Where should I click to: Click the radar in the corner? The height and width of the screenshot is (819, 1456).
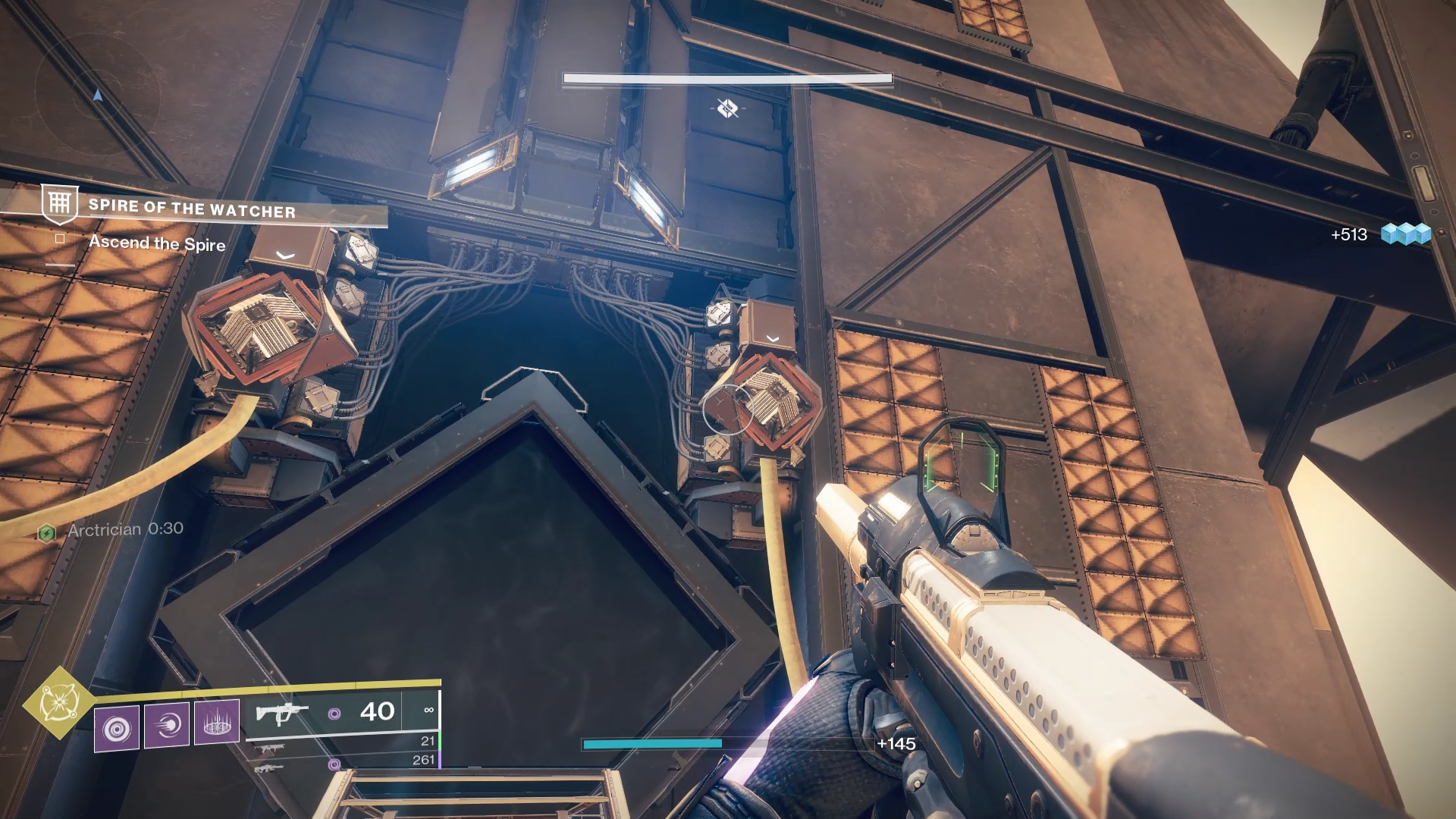click(x=97, y=95)
